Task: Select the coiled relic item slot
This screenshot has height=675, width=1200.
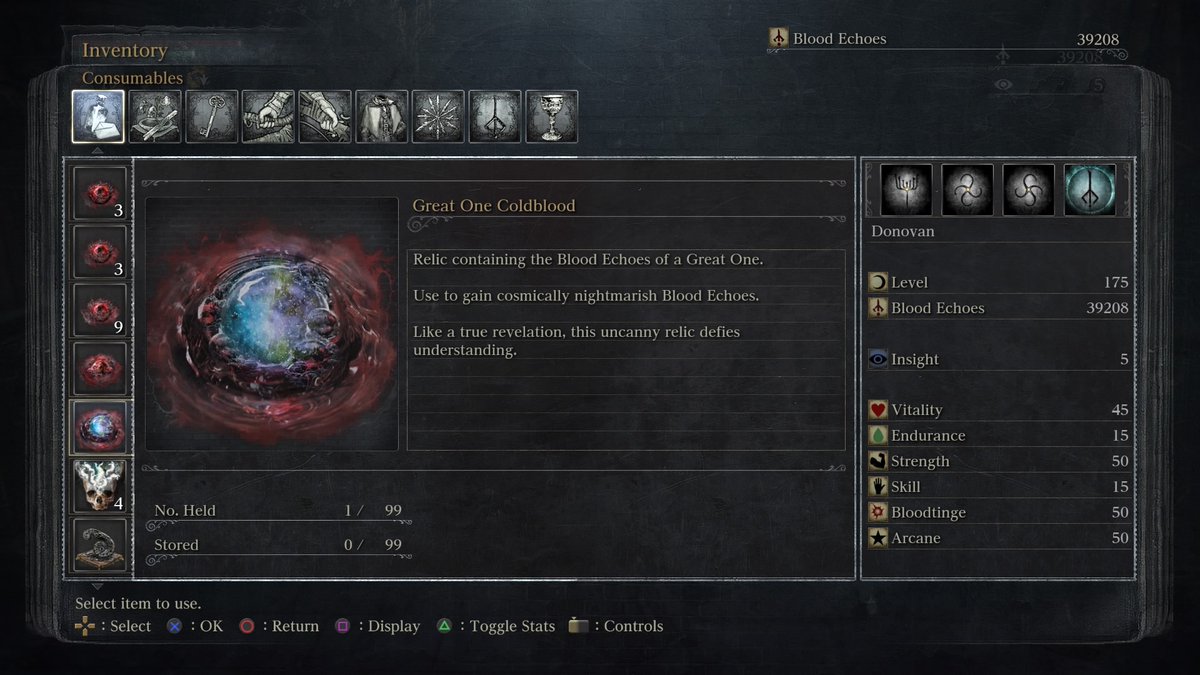Action: coord(100,545)
